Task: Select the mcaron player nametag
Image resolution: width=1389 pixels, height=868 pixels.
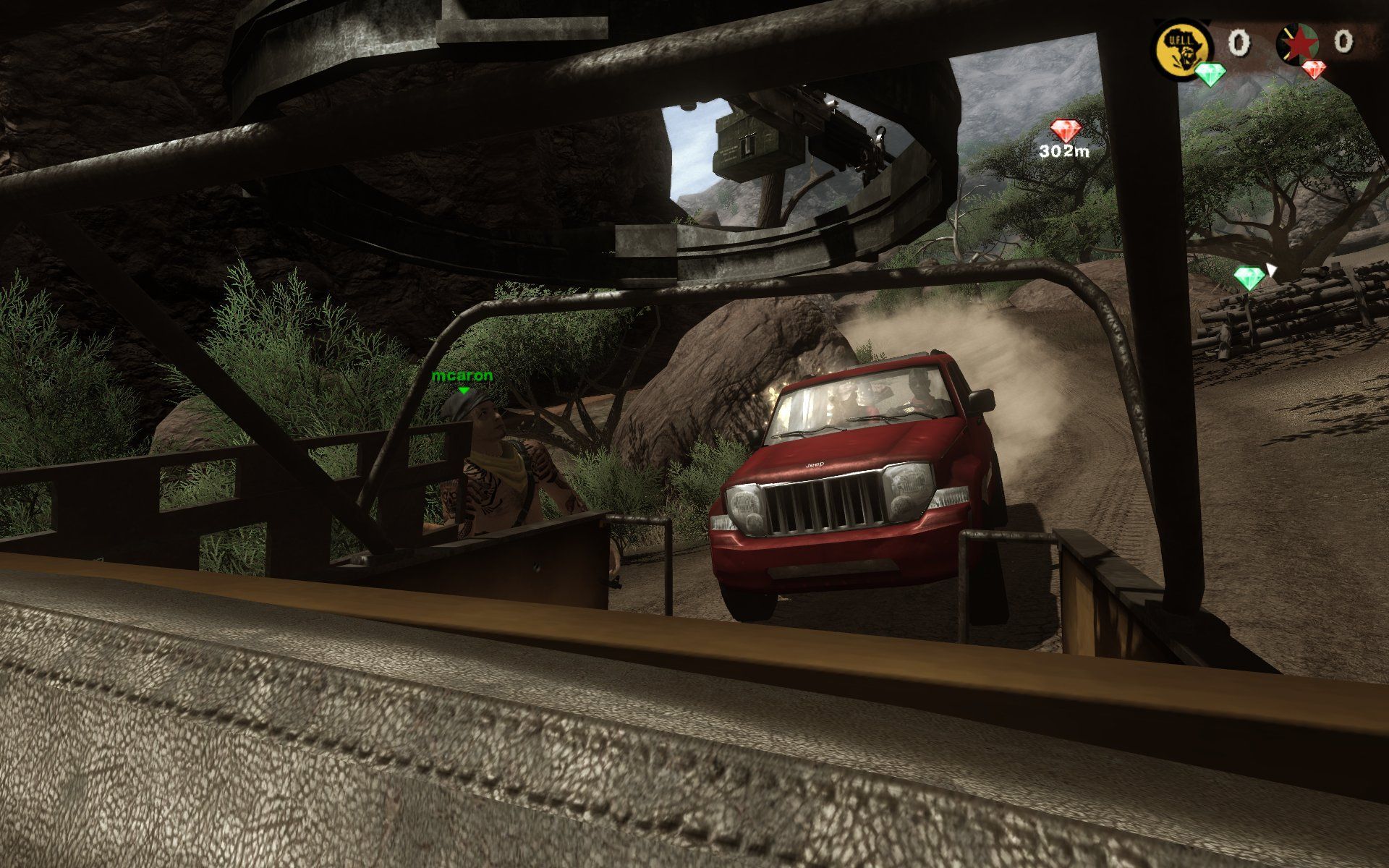Action: 463,377
